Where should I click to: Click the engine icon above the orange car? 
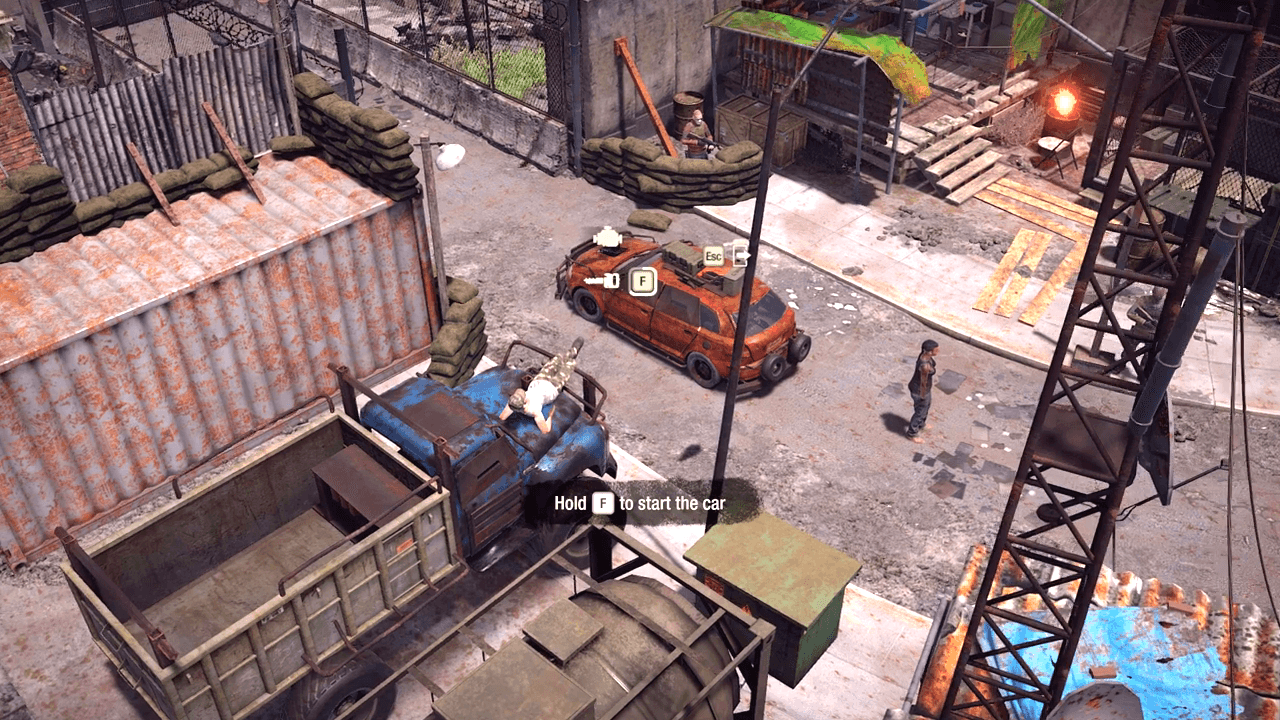click(607, 239)
